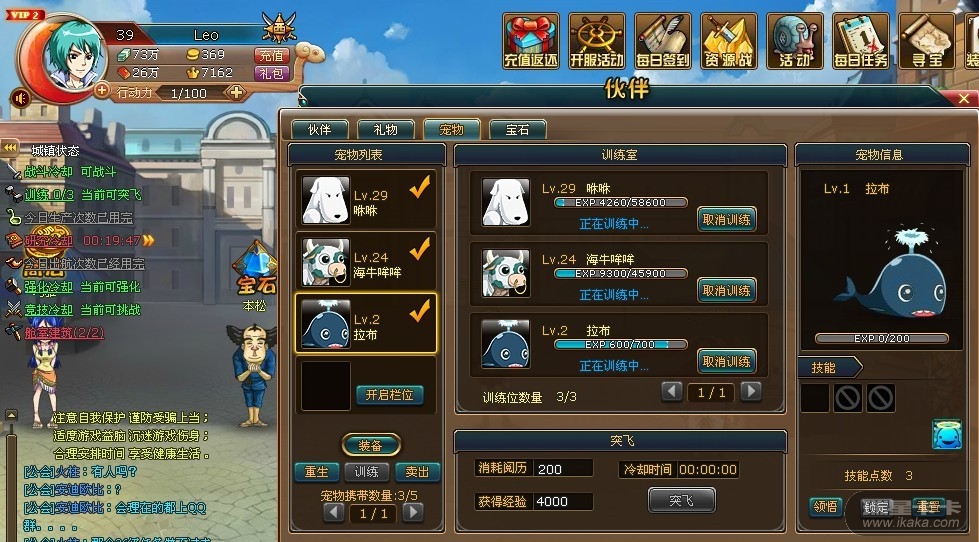
Task: Open the 每日任务 daily quest icon
Action: [861, 40]
